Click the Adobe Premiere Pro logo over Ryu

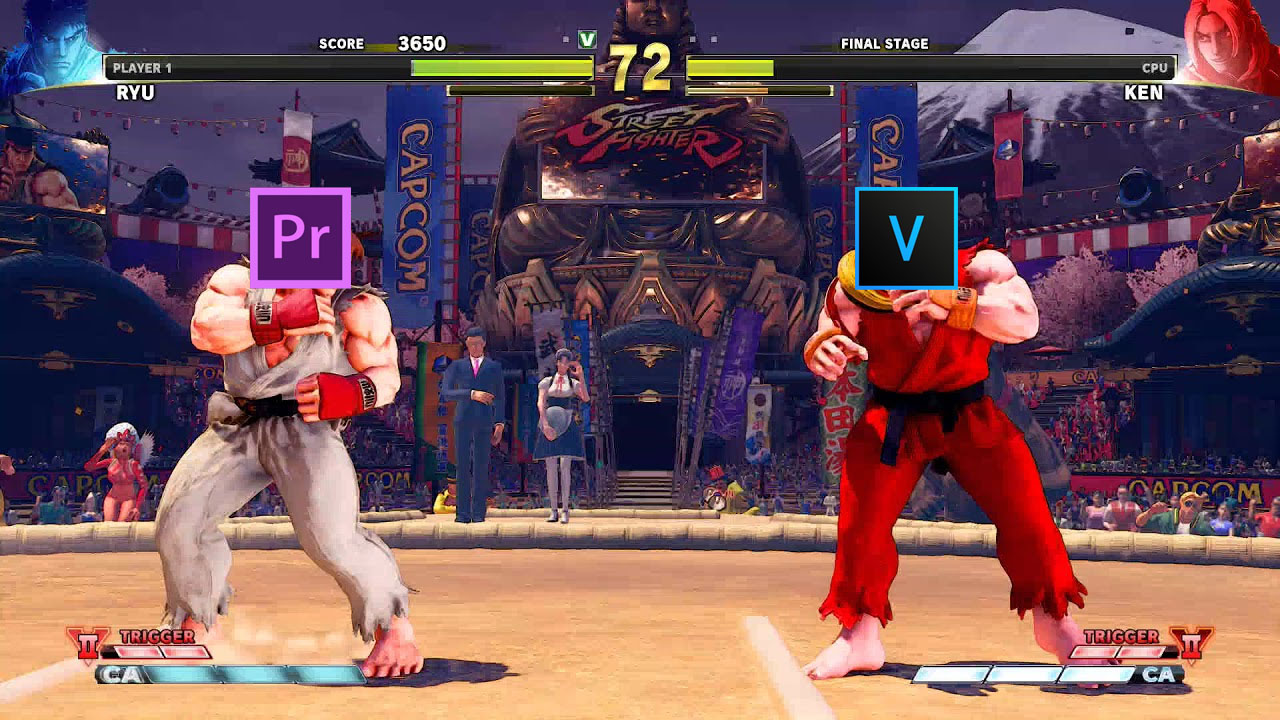[302, 237]
